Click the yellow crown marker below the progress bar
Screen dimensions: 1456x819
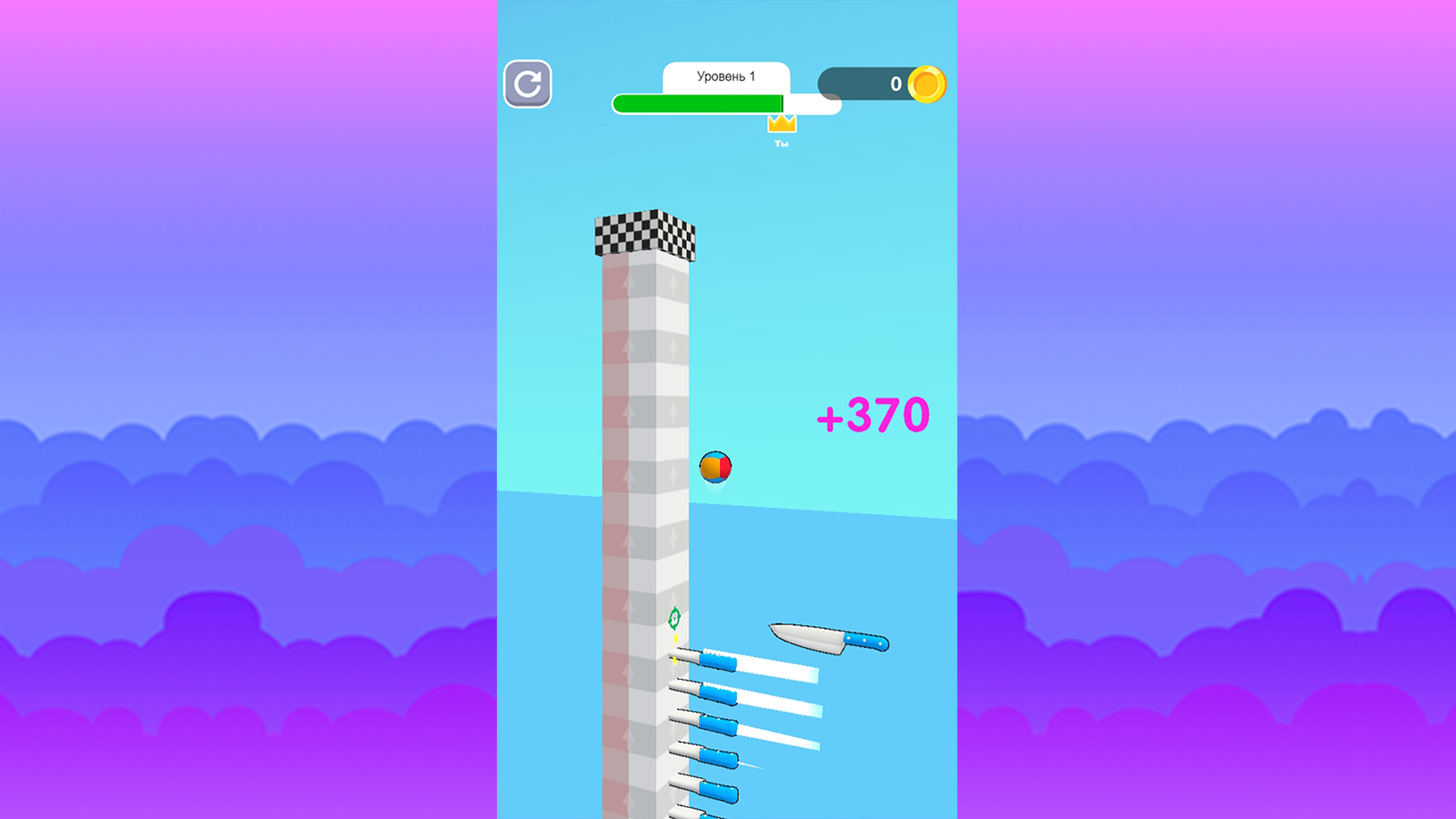(x=781, y=126)
